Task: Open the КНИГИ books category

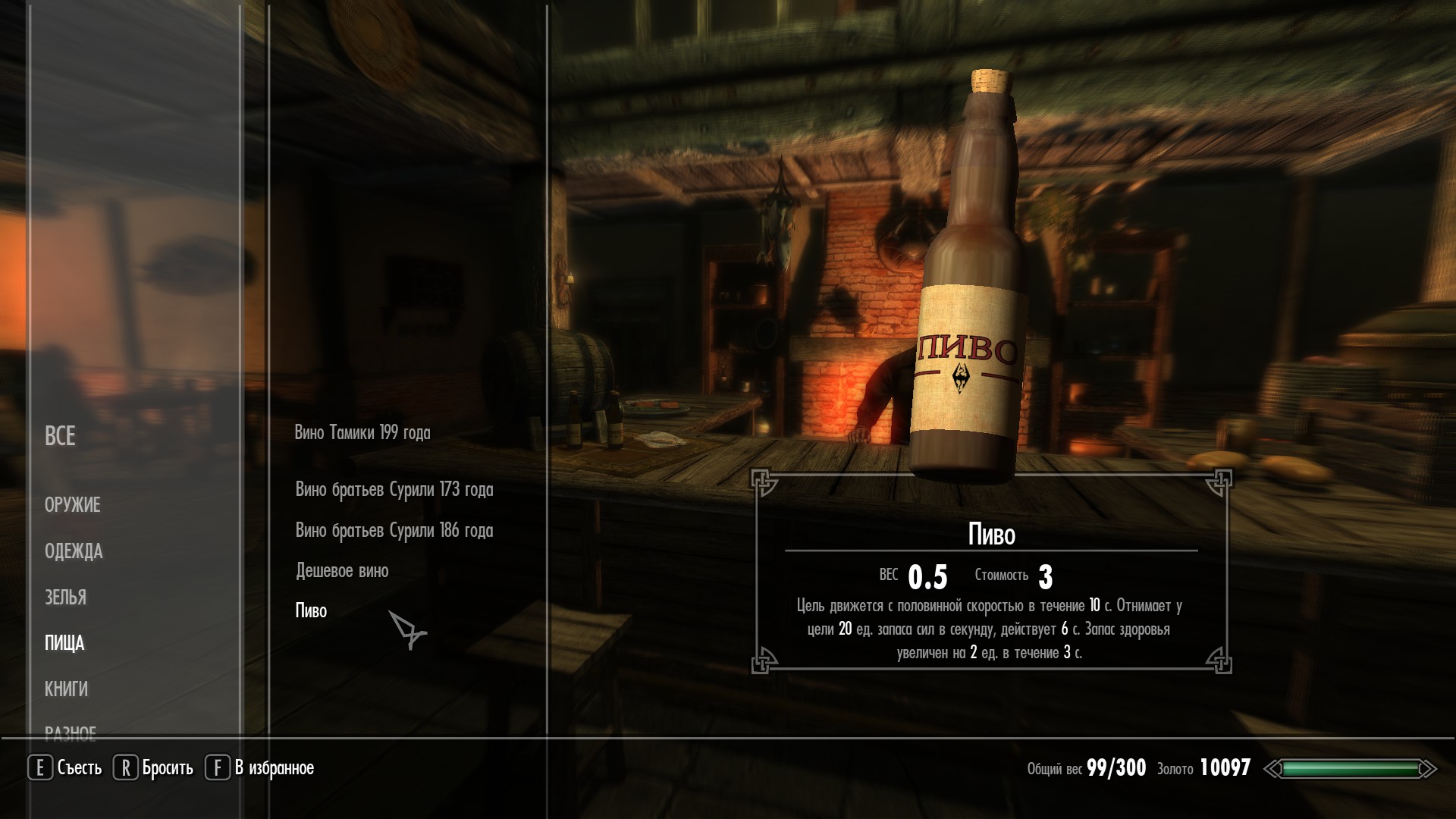Action: pyautogui.click(x=66, y=689)
